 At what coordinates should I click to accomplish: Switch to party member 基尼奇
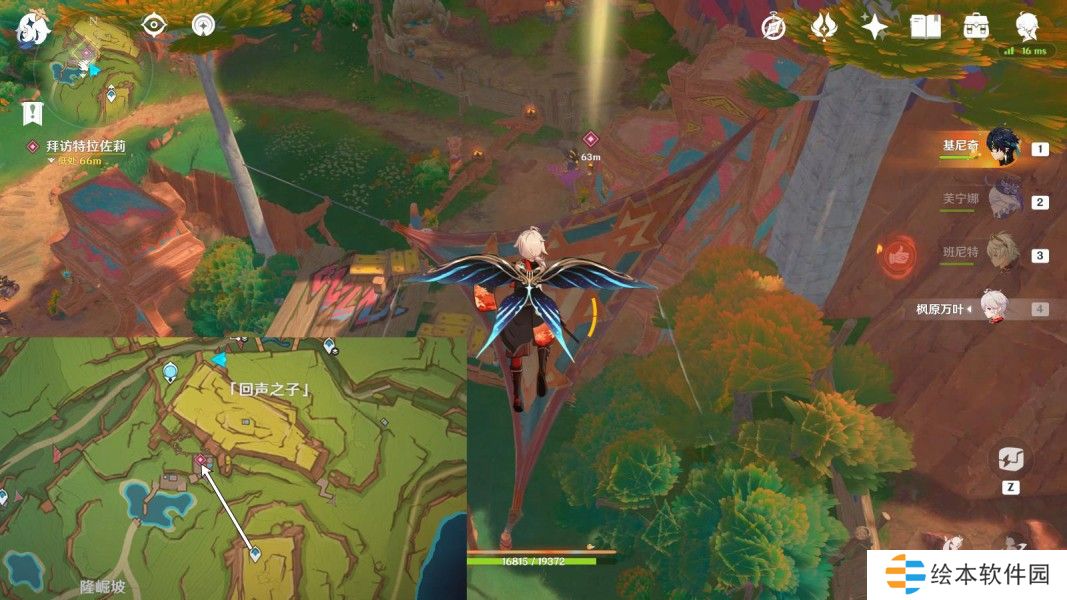1001,148
